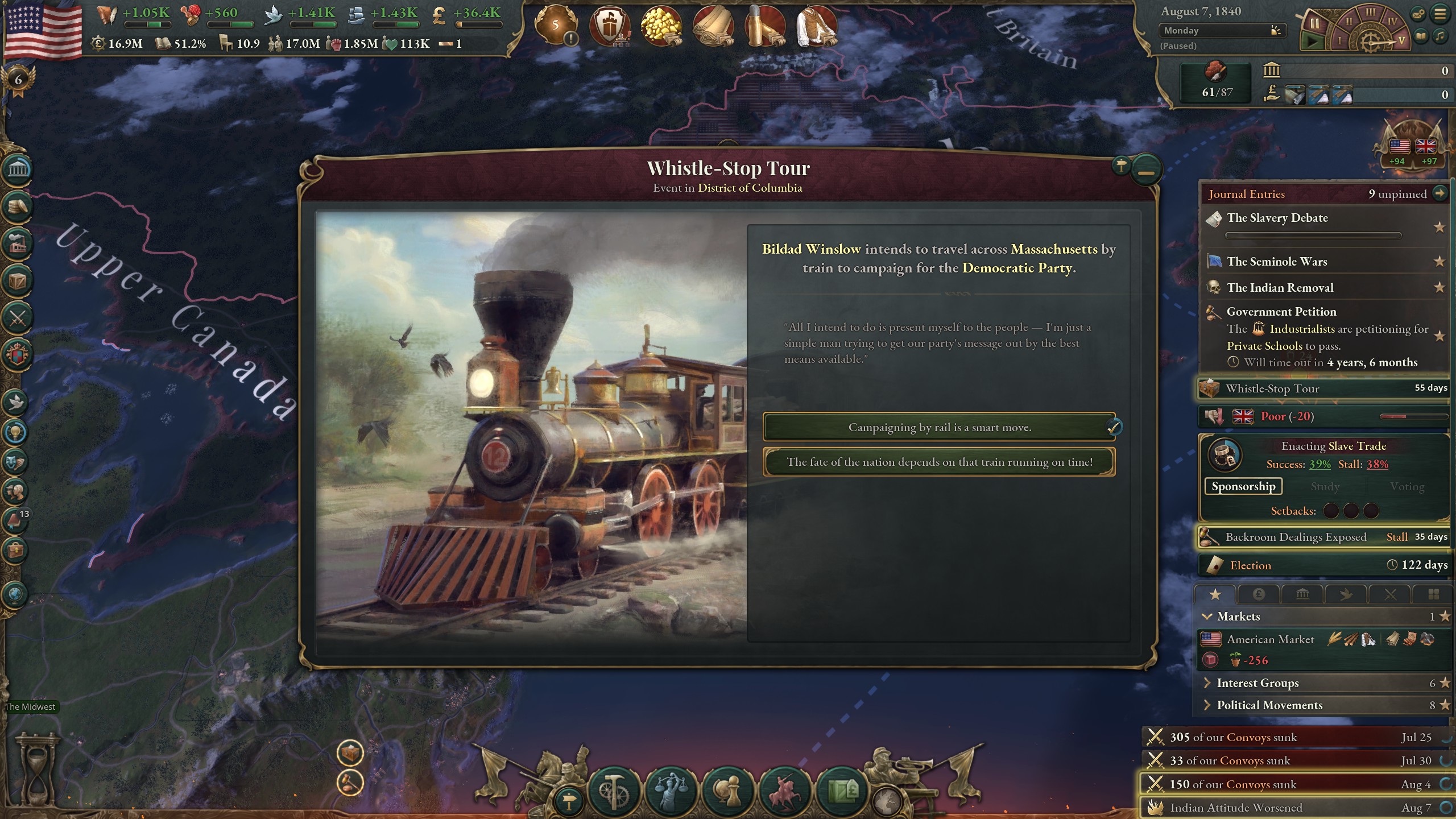This screenshot has width=1456, height=819.
Task: Select 'Campaigning by rail is a smart move'
Action: (940, 427)
